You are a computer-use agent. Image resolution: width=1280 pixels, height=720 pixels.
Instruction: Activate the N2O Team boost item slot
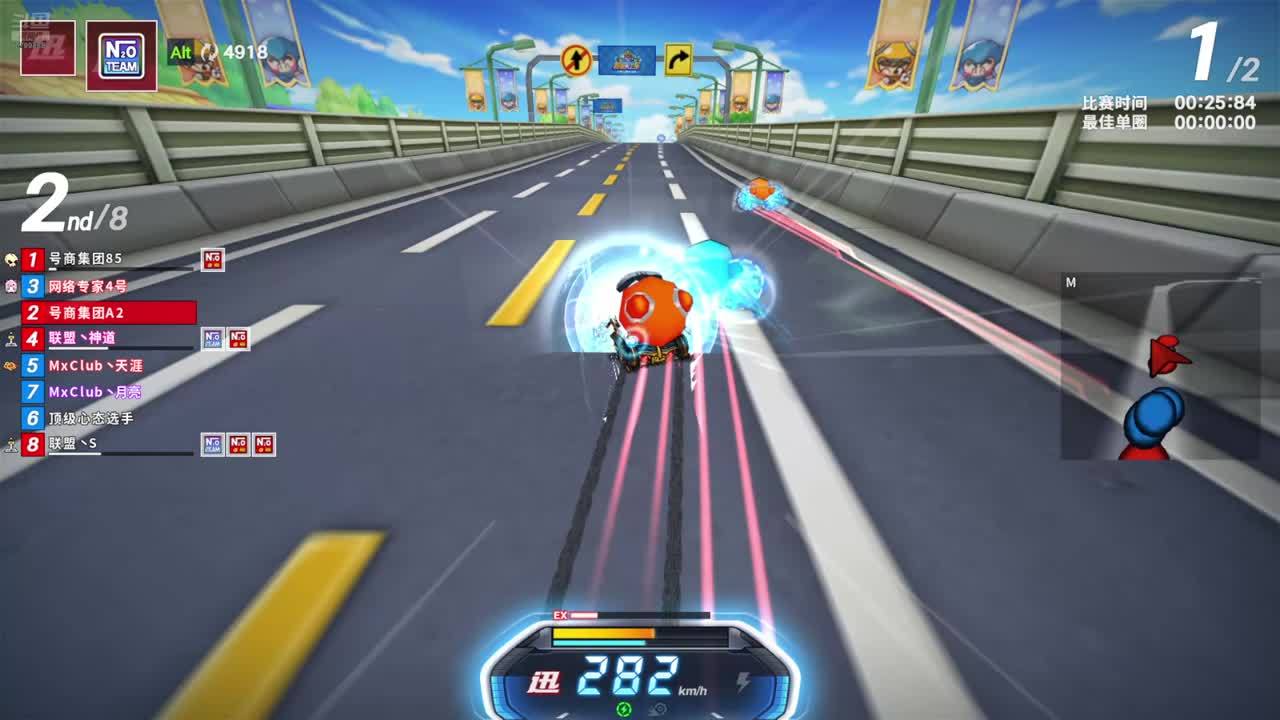(121, 55)
